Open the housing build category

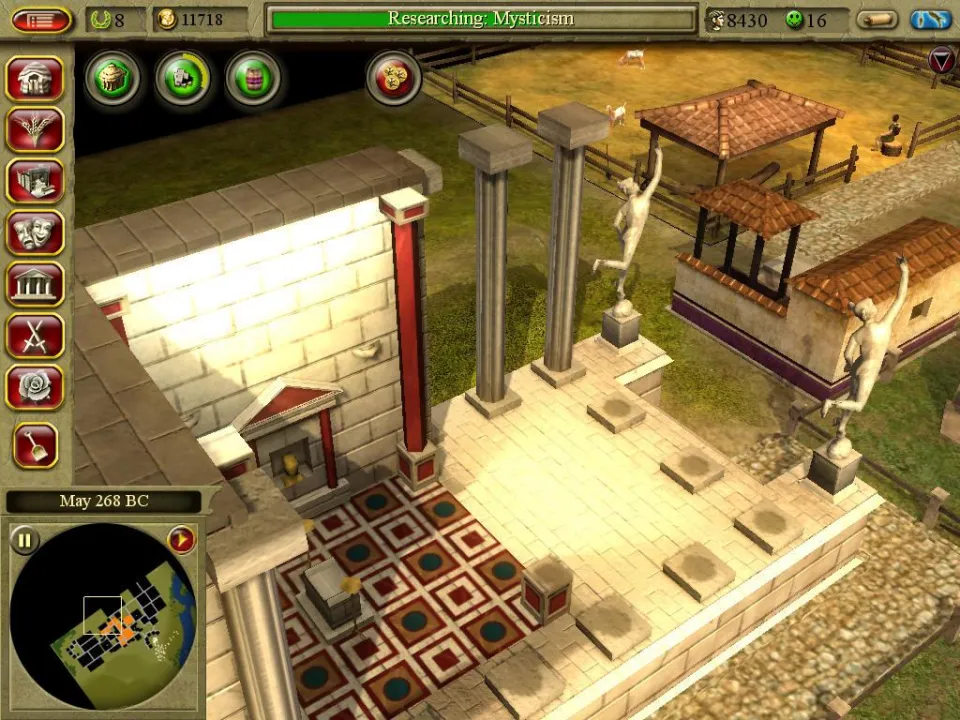(x=35, y=78)
